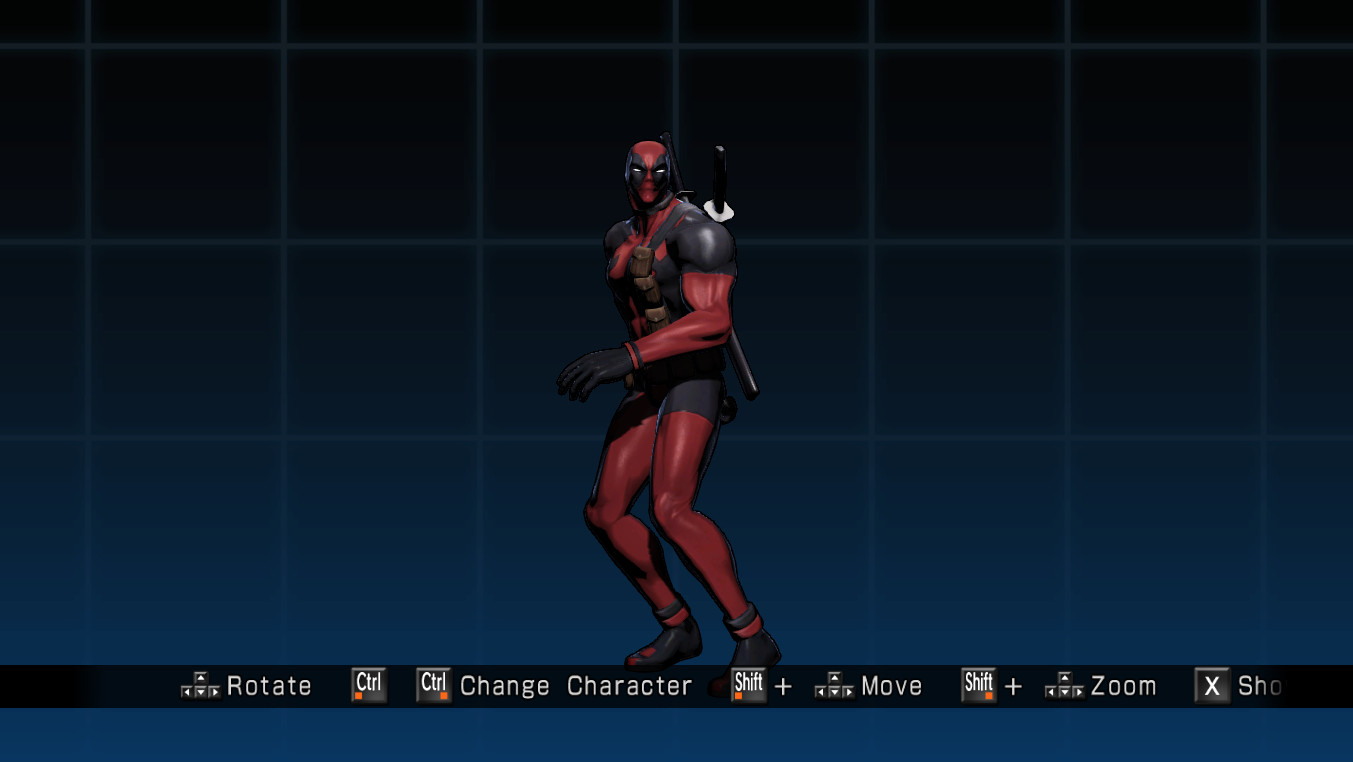The image size is (1353, 762).
Task: Select the X key icon
Action: [1211, 686]
